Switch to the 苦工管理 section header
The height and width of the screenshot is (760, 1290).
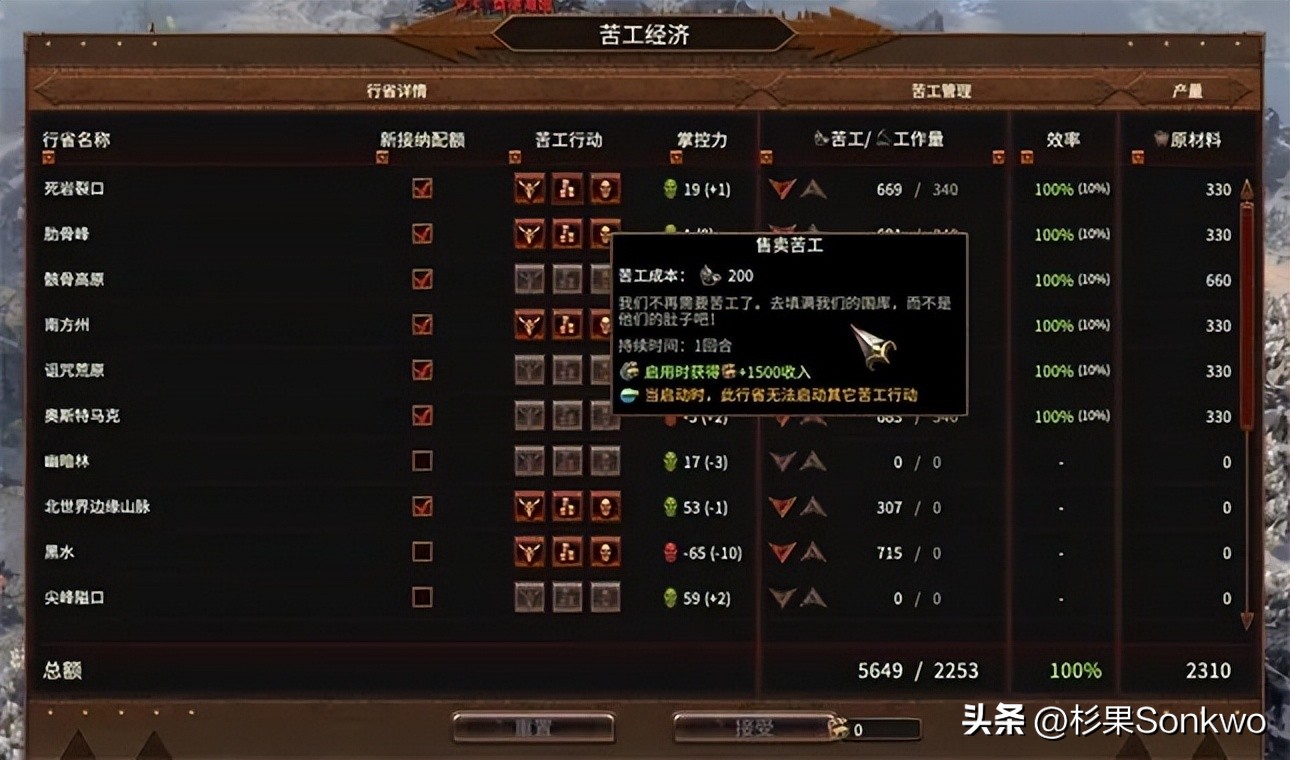(x=941, y=88)
